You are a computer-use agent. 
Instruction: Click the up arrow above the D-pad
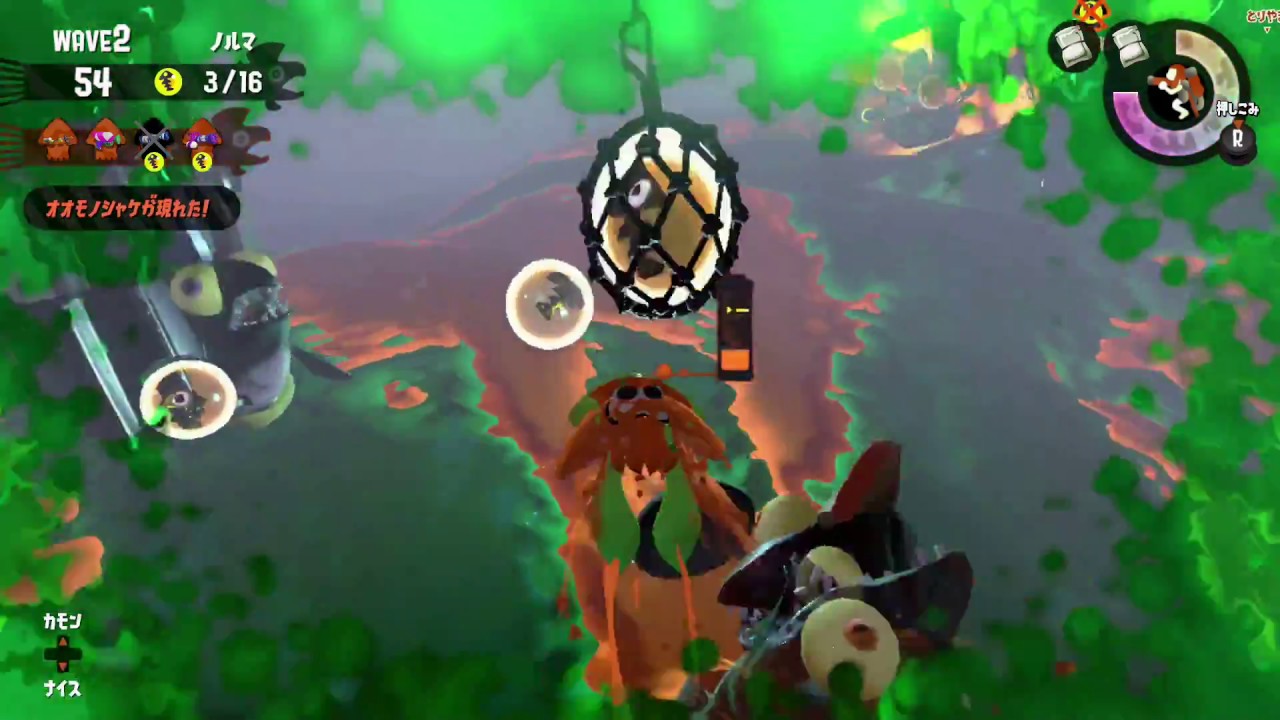coord(63,641)
